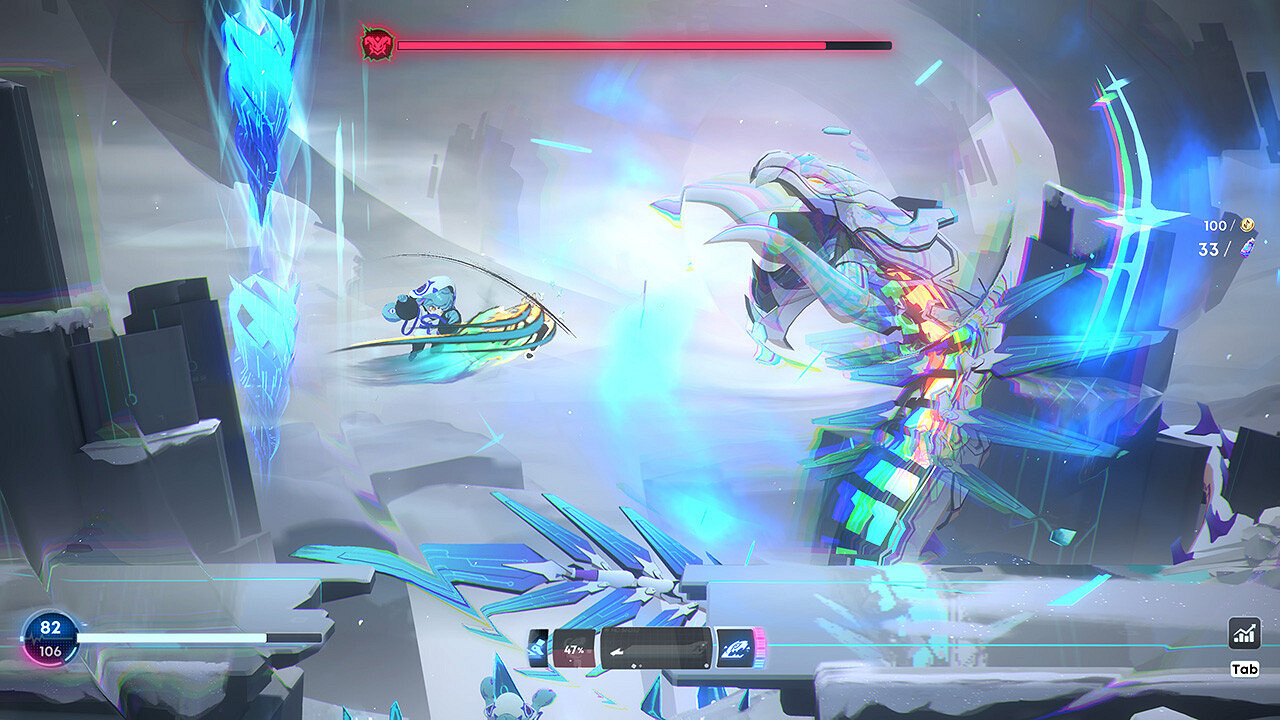Viewport: 1280px width, 720px height.
Task: Click the dot indicator under the weapon slot
Action: click(634, 665)
